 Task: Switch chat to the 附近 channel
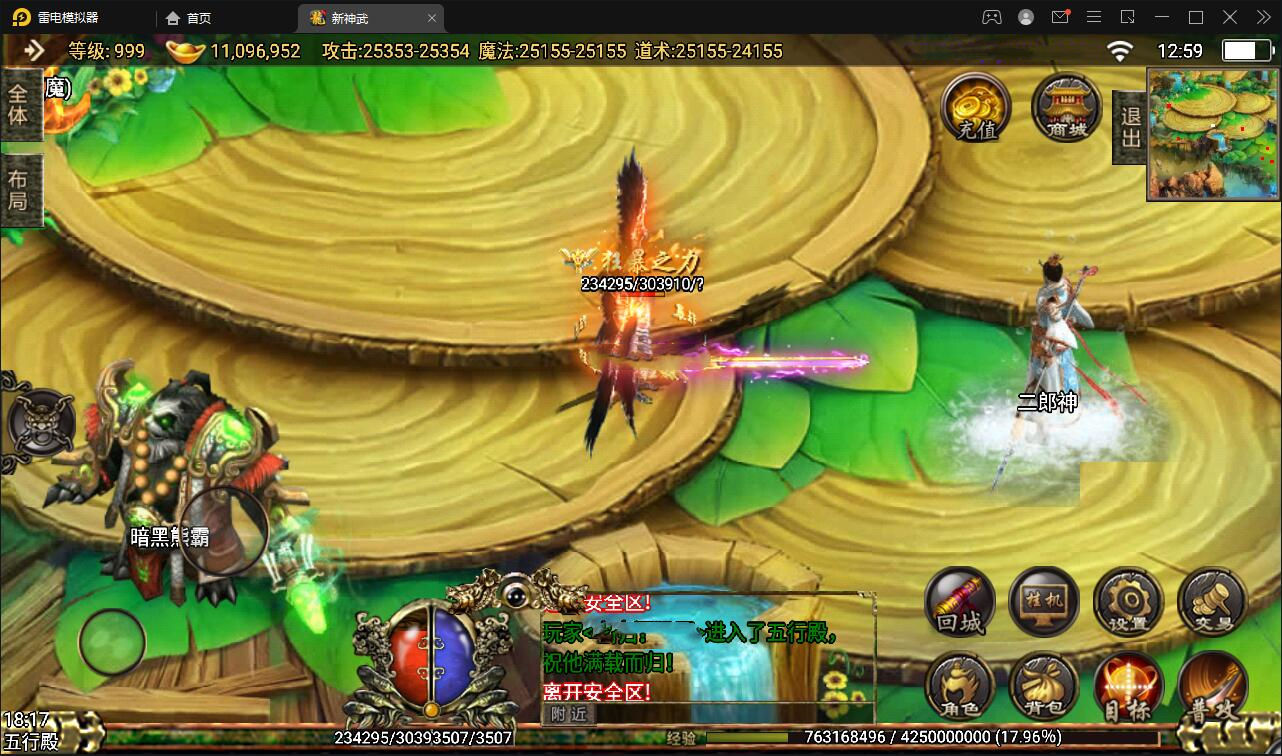coord(568,714)
